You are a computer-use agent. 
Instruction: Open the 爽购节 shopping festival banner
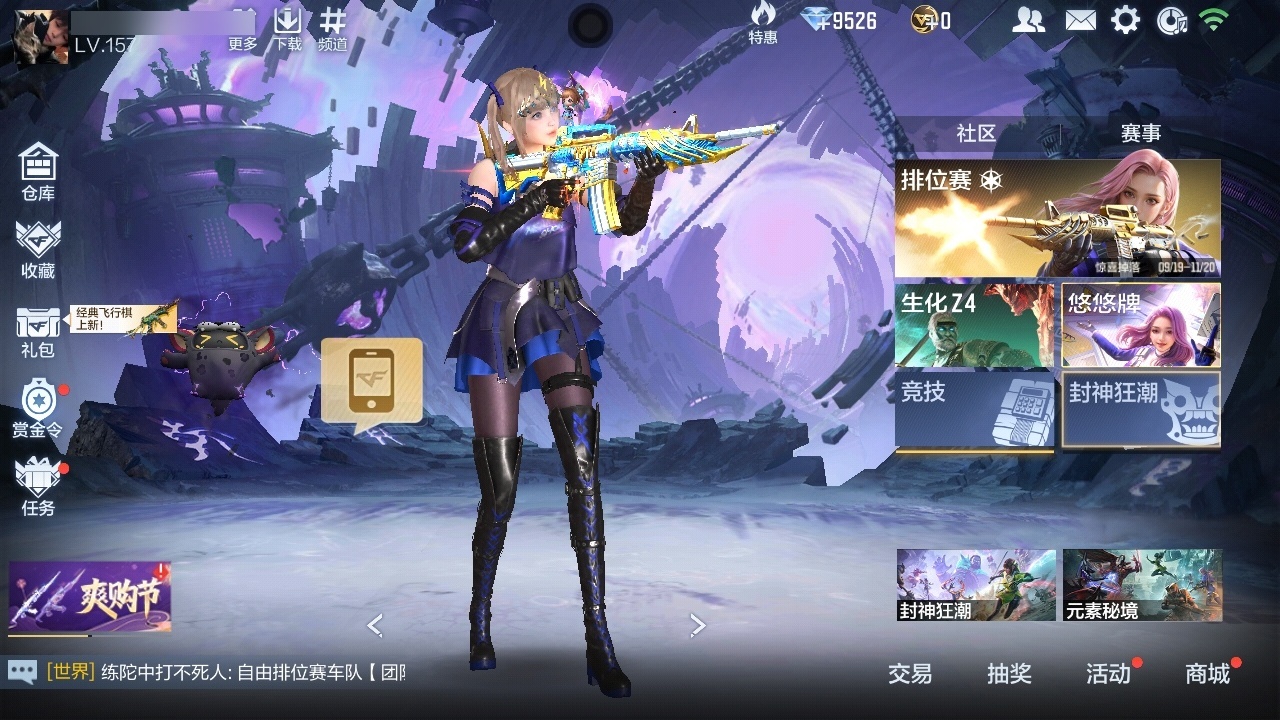90,598
